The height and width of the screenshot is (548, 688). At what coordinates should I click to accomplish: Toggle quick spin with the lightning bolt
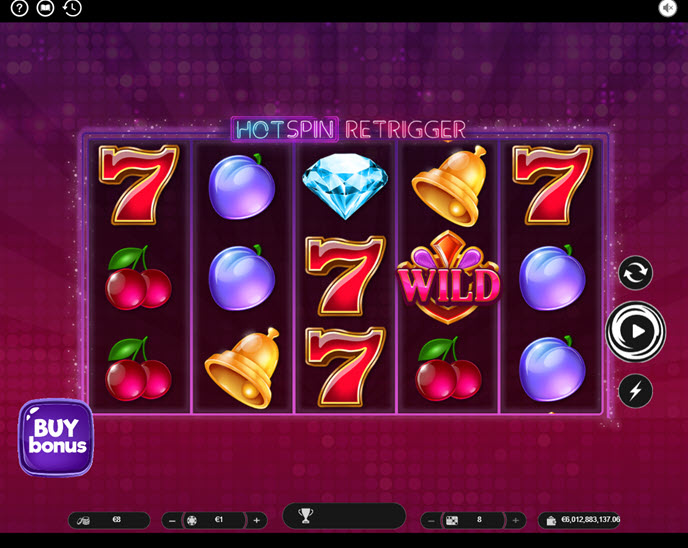(635, 390)
